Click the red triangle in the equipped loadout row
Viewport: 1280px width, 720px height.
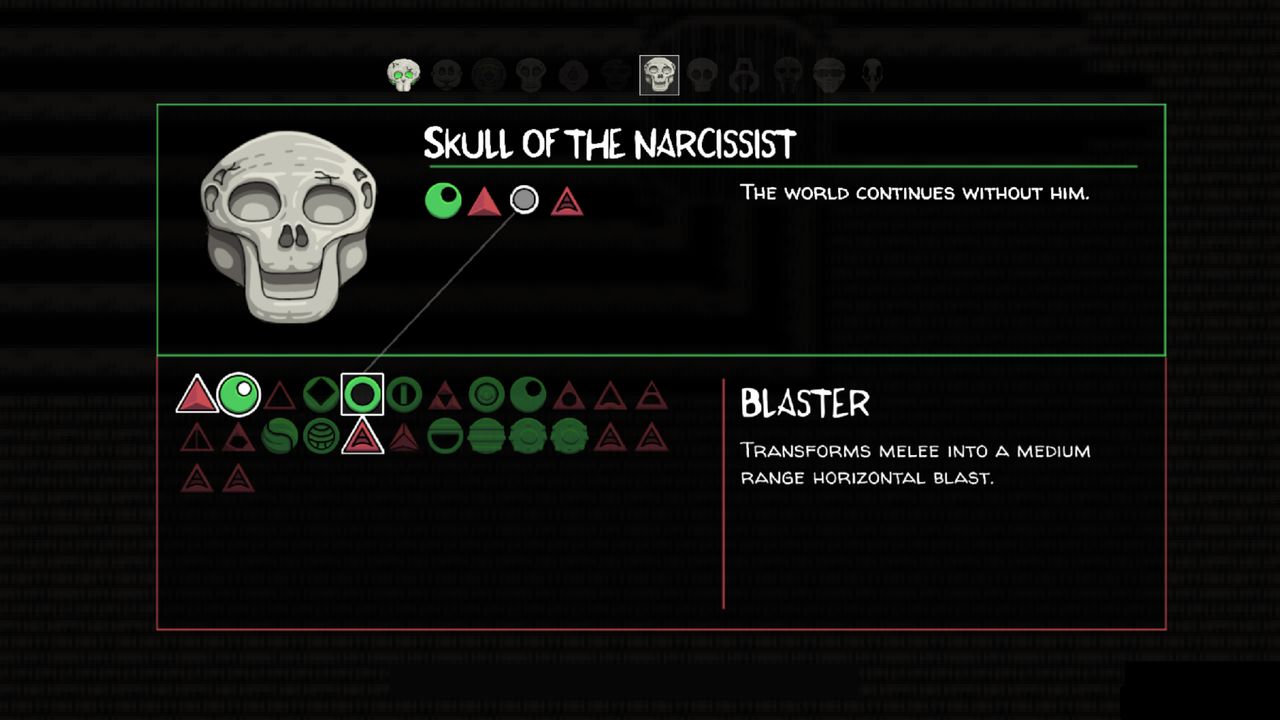483,199
